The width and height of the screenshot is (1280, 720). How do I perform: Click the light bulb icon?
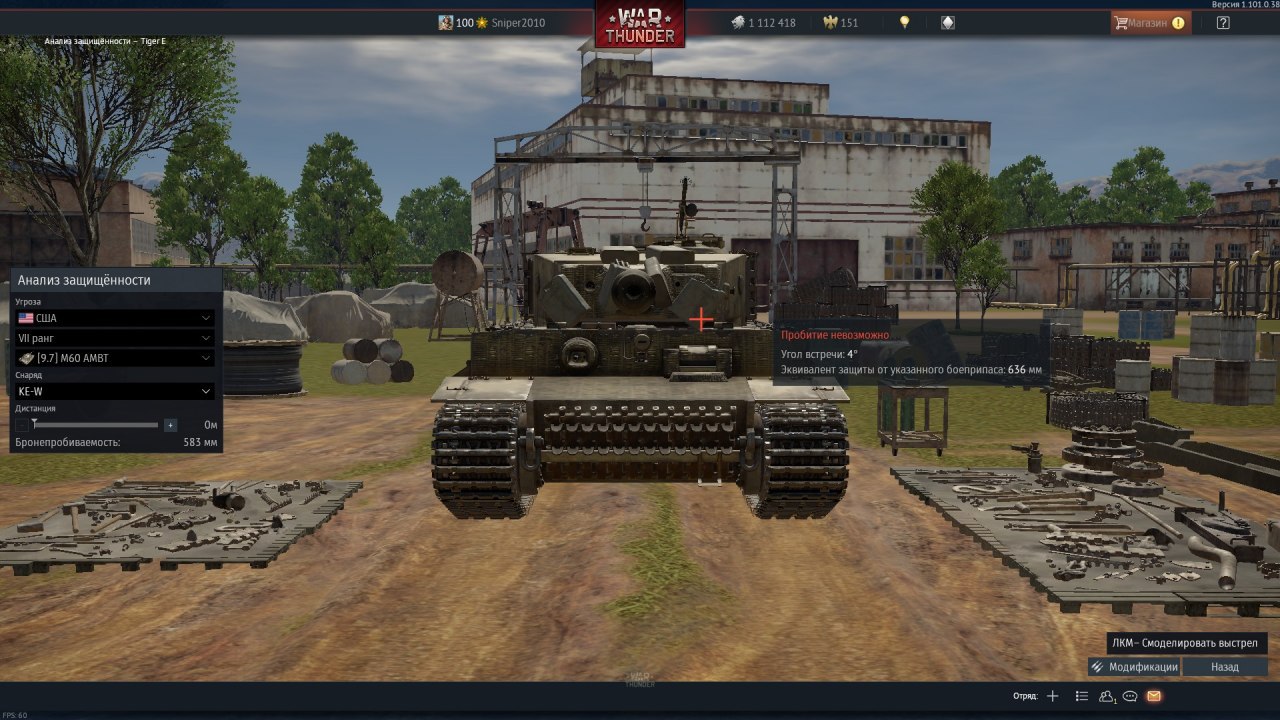[x=905, y=22]
